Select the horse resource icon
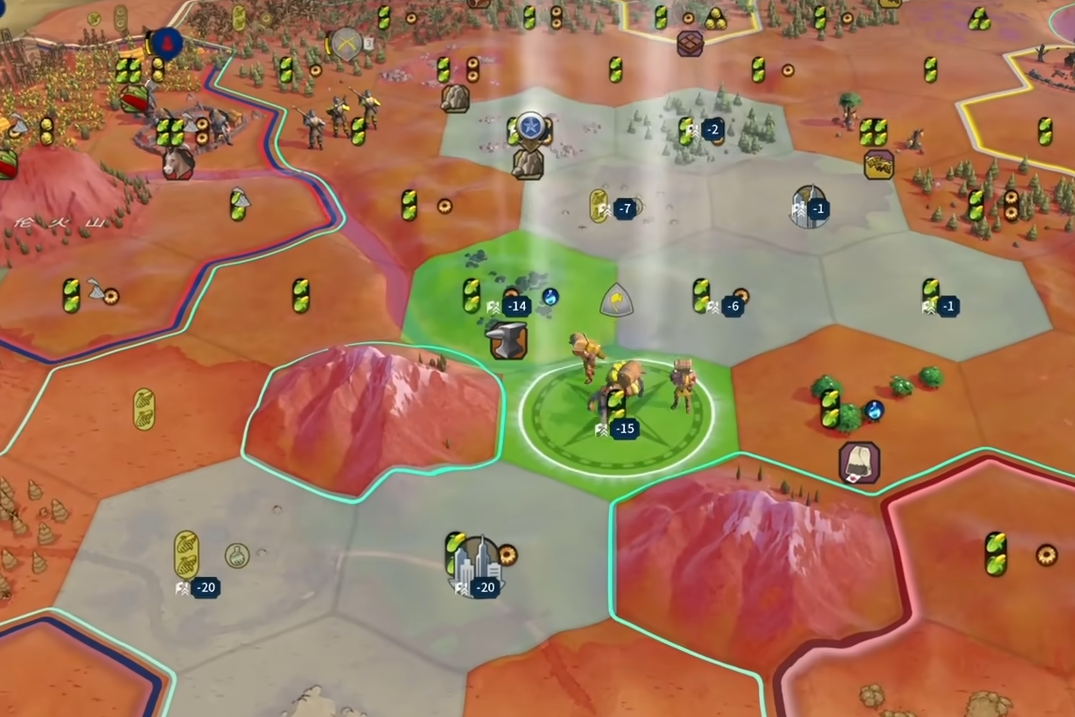 tap(178, 162)
